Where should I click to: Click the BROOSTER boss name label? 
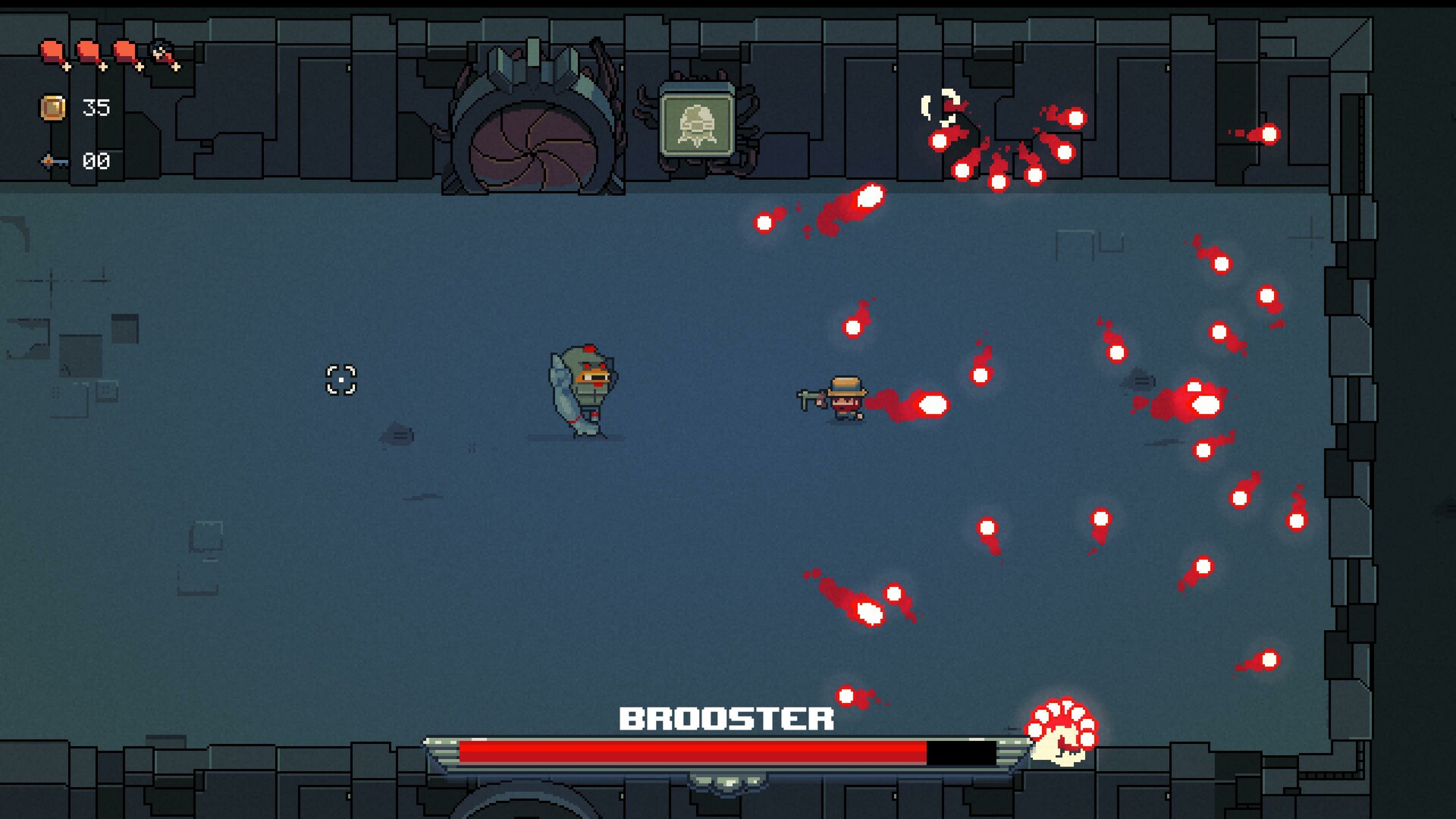point(728,717)
